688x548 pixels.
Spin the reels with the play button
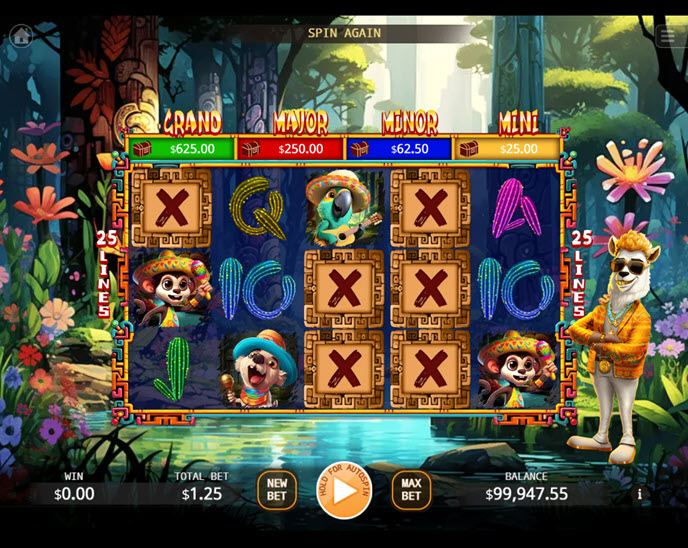coord(344,490)
